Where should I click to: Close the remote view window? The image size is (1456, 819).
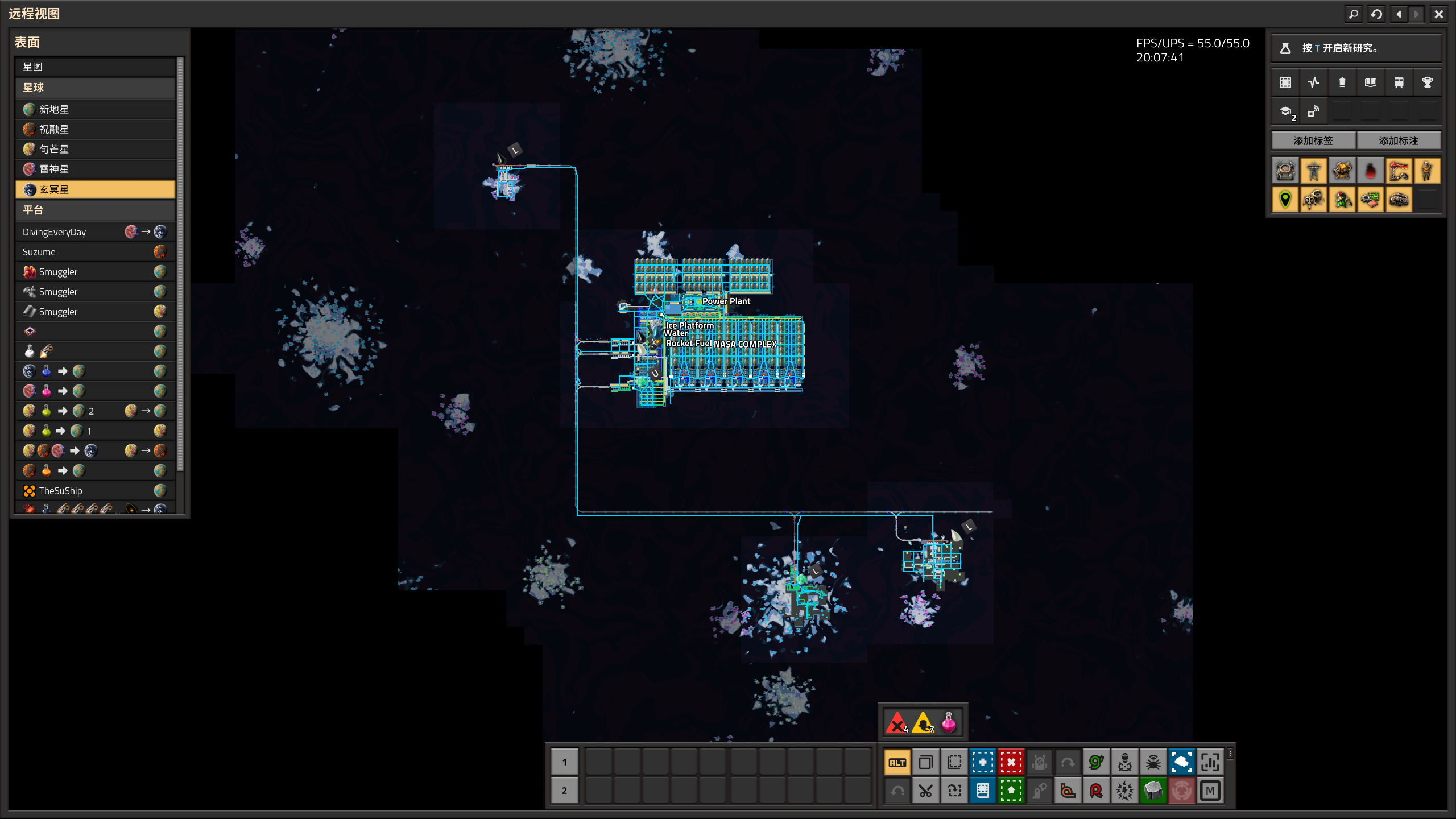pos(1438,14)
